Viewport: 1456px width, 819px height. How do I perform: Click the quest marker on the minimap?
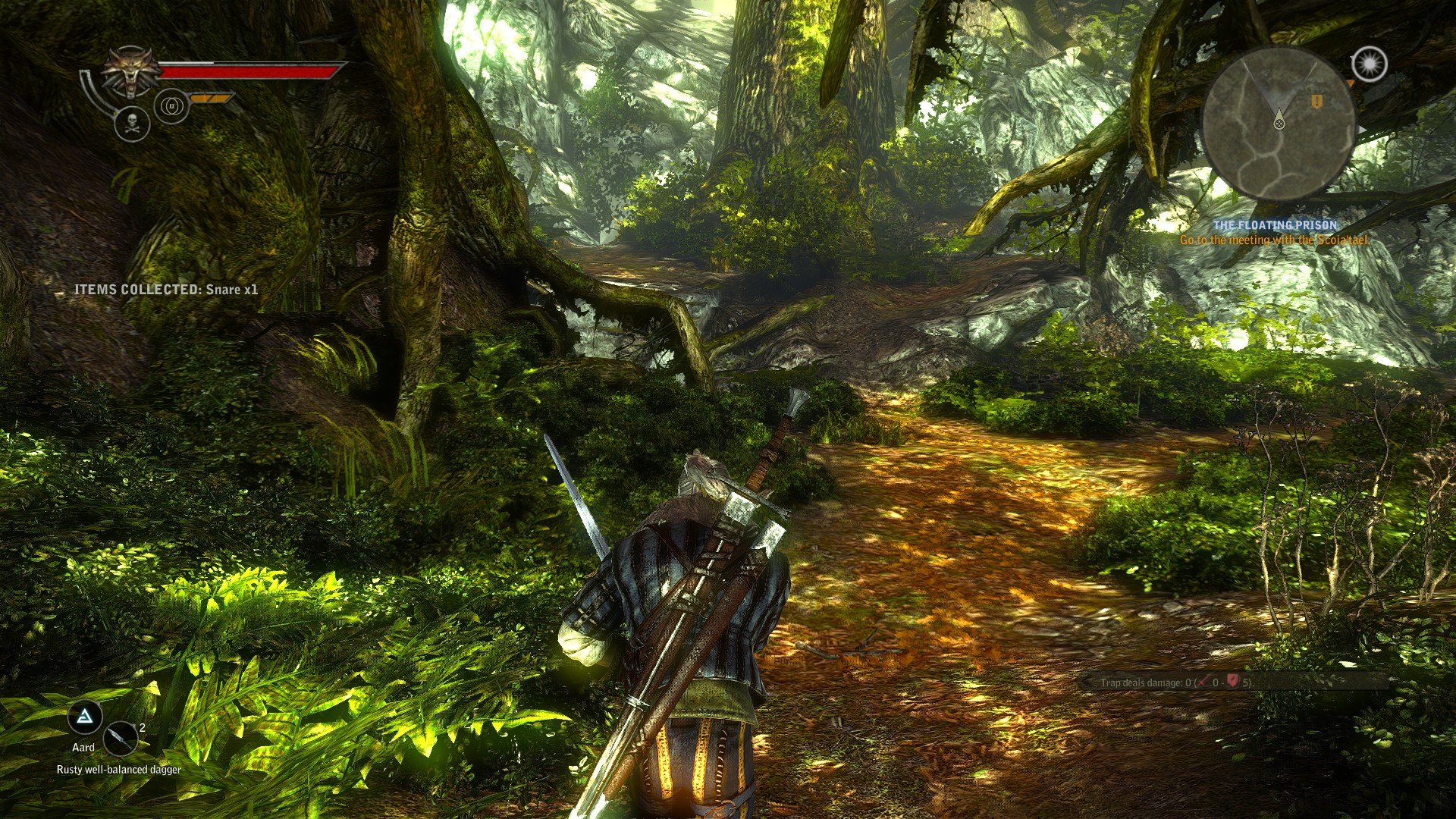point(1317,101)
